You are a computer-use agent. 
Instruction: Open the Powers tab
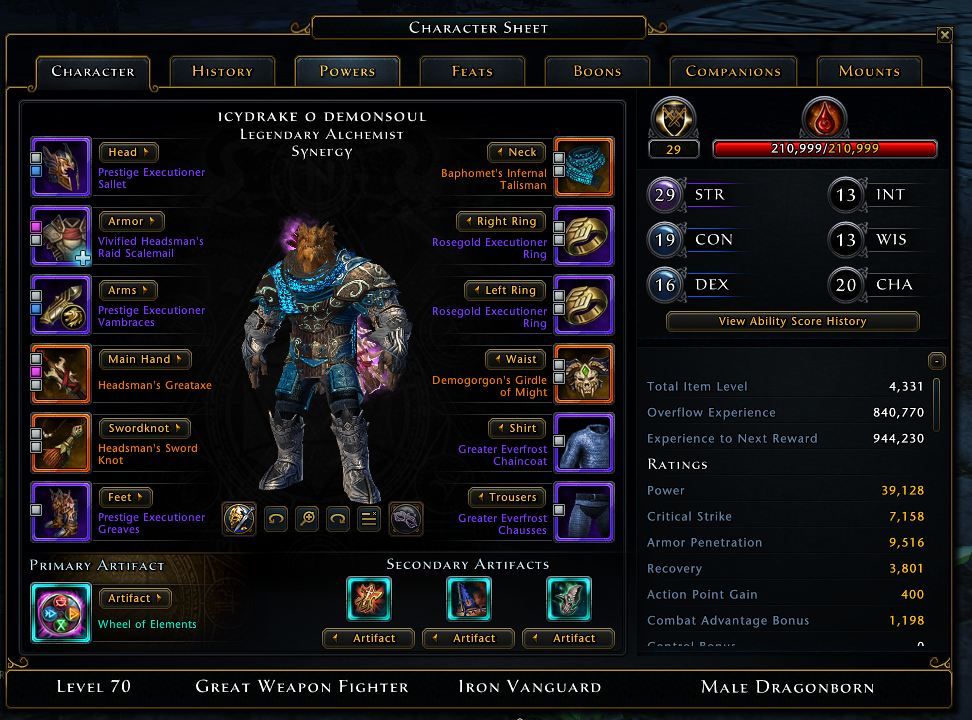347,71
